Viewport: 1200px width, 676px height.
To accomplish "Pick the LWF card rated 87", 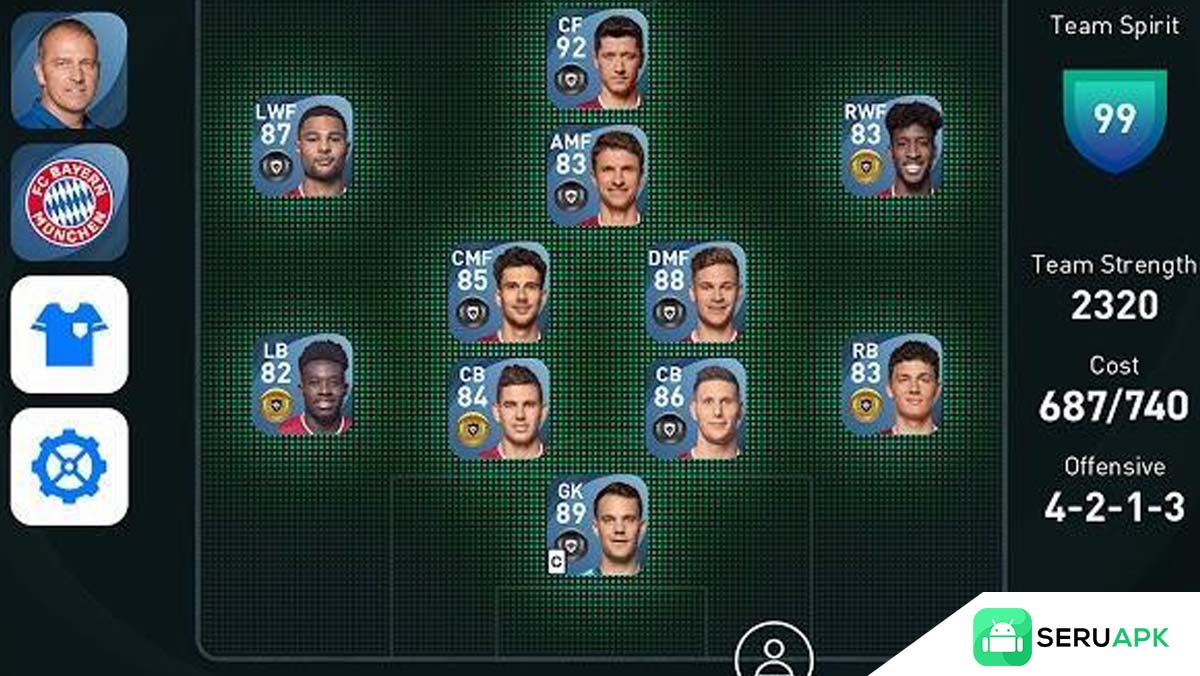I will pos(303,146).
